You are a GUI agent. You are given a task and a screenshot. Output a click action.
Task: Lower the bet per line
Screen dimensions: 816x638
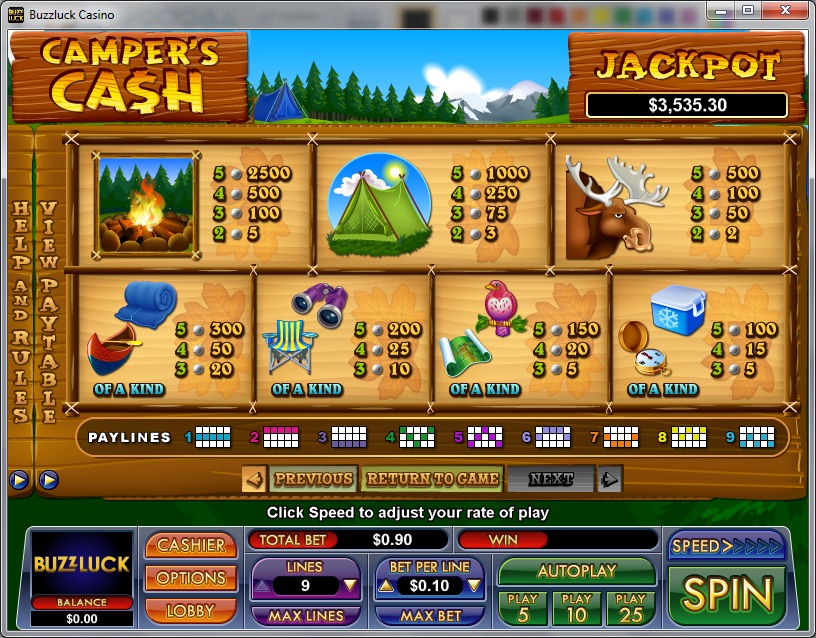click(x=476, y=586)
